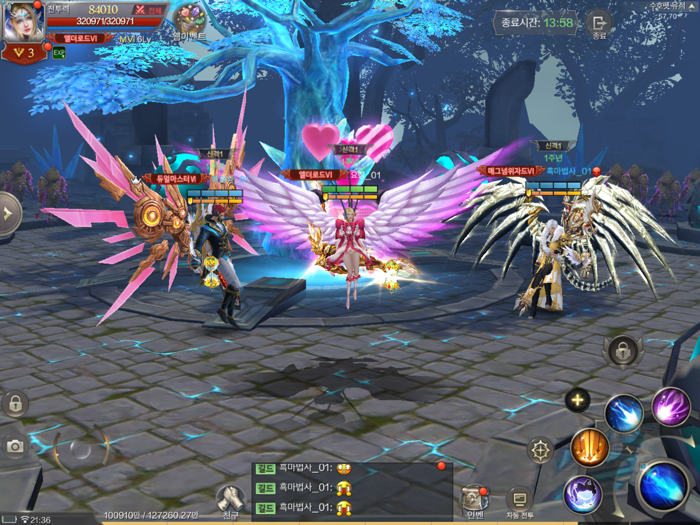Viewport: 700px width, 525px height.
Task: Click the target-switch crosshair button
Action: (x=540, y=450)
